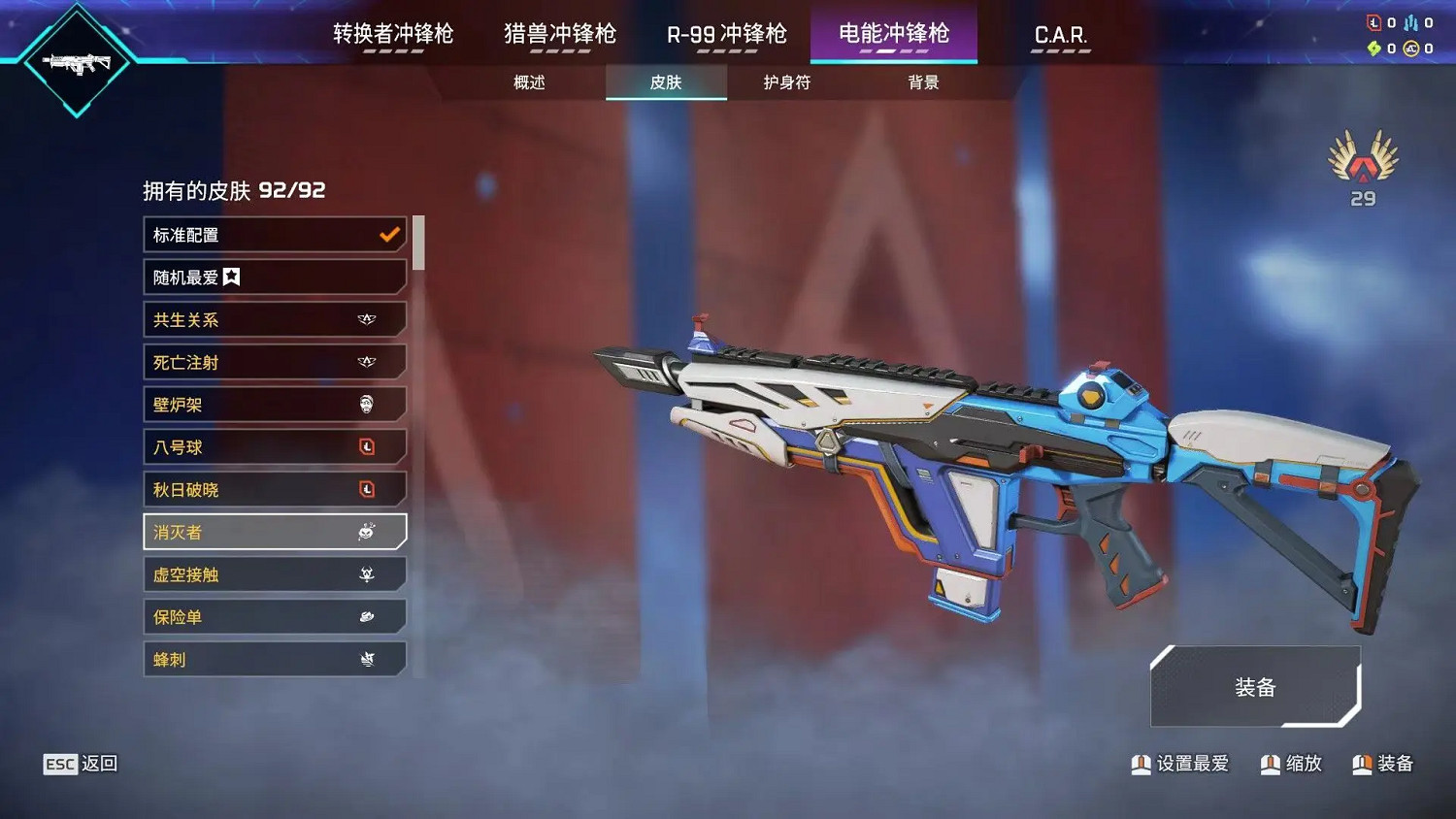This screenshot has width=1456, height=819.
Task: Click the star icon on 随机最爱 entry
Action: (x=230, y=277)
